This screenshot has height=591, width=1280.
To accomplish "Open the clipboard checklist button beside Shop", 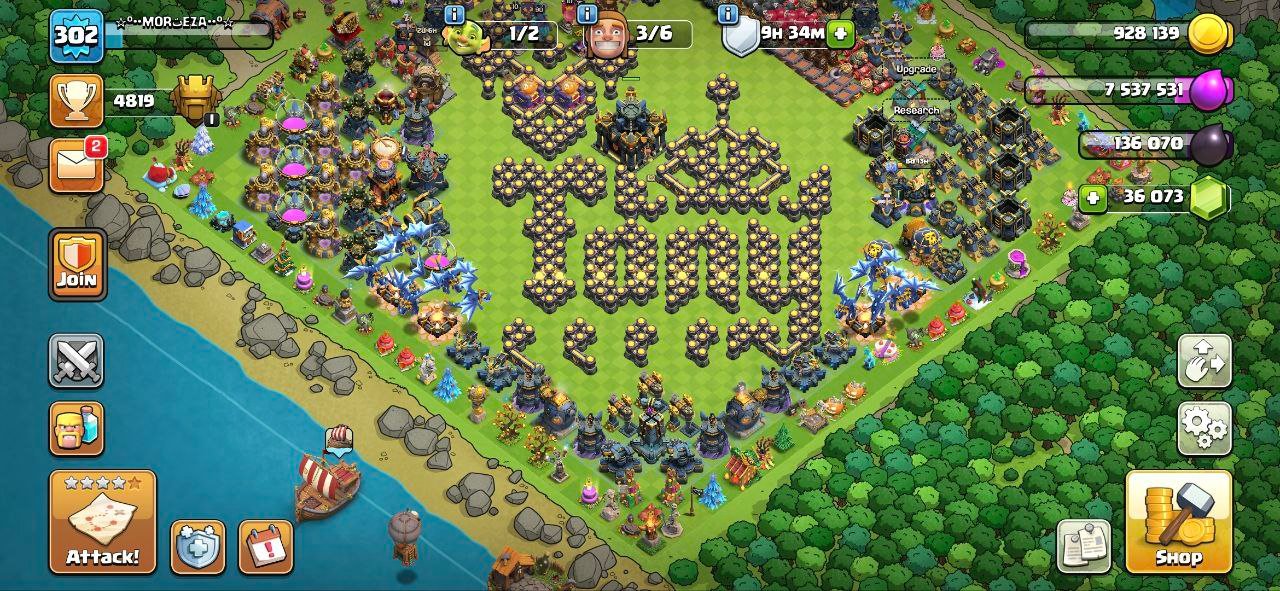I will [1084, 547].
